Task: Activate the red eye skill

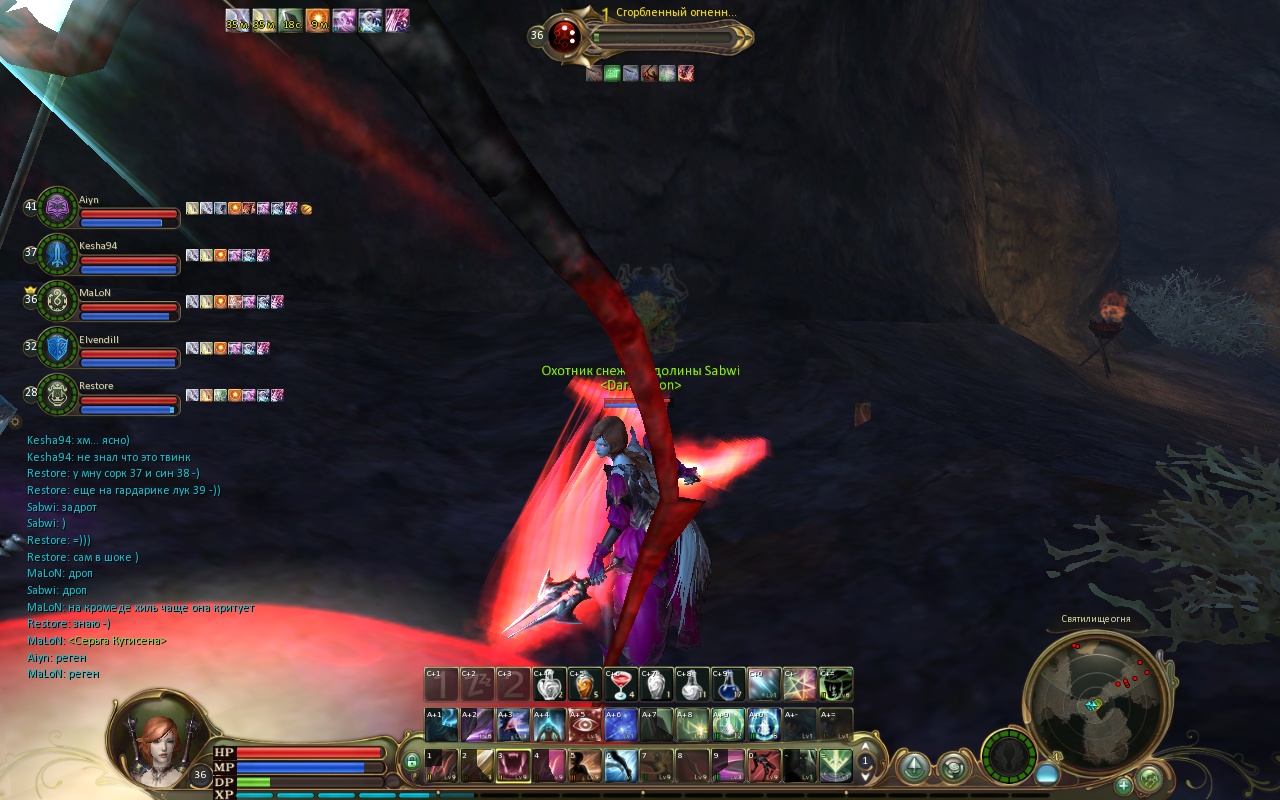Action: (x=584, y=724)
